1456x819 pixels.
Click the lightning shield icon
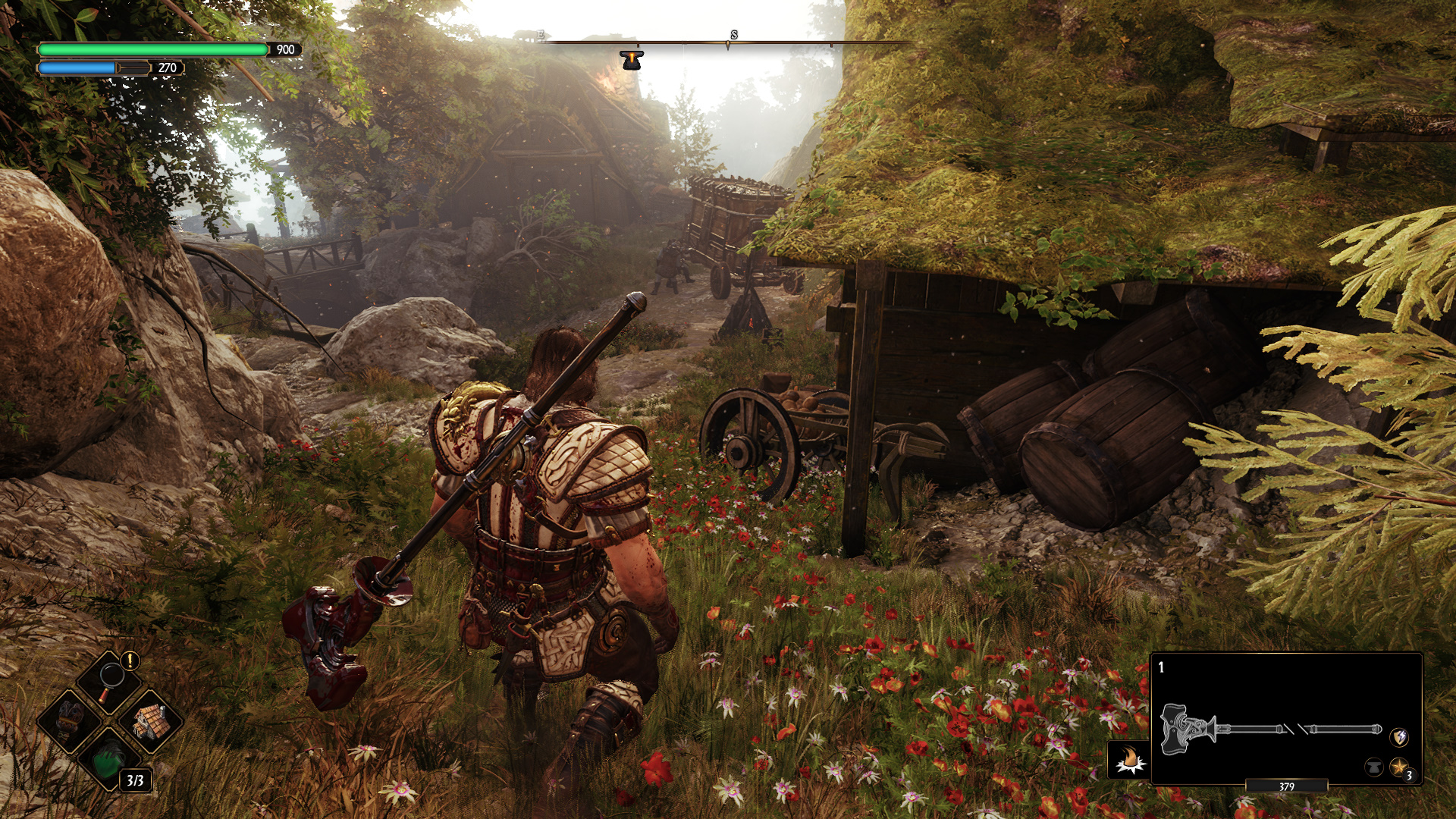point(1399,736)
